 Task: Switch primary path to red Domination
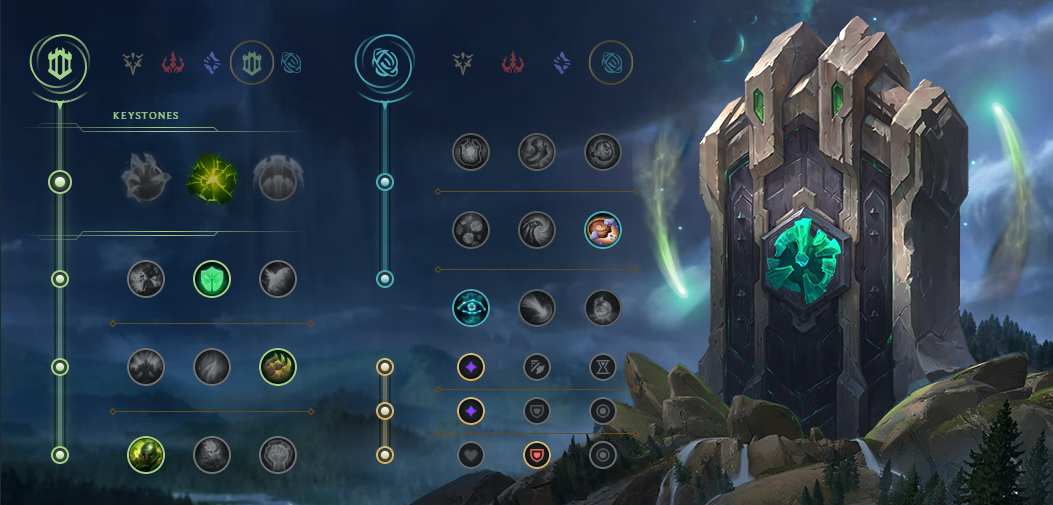coord(173,63)
